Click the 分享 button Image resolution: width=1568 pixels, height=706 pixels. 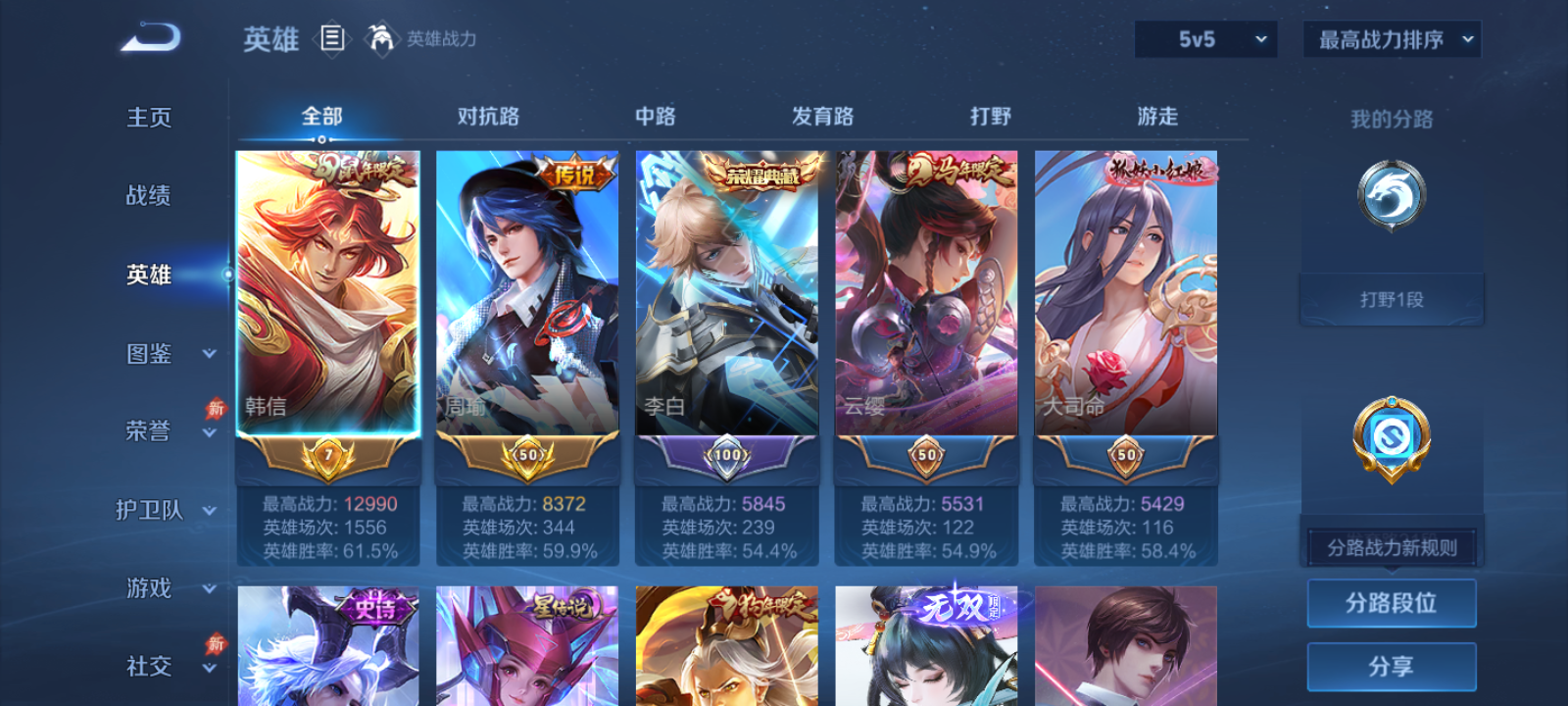point(1391,665)
